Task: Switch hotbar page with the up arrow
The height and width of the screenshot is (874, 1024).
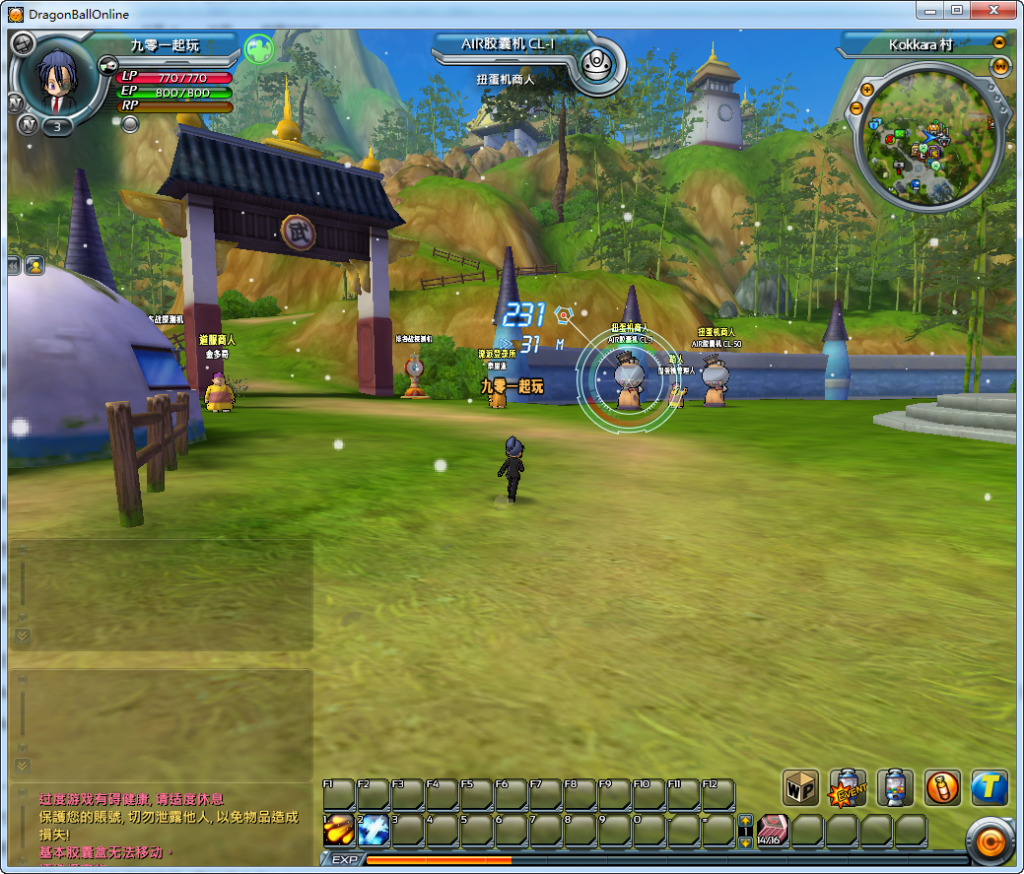Action: click(x=744, y=821)
